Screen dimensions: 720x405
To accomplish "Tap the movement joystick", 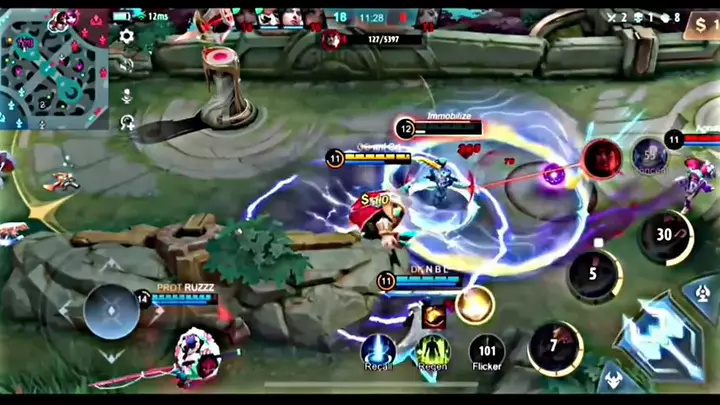I will coord(111,312).
